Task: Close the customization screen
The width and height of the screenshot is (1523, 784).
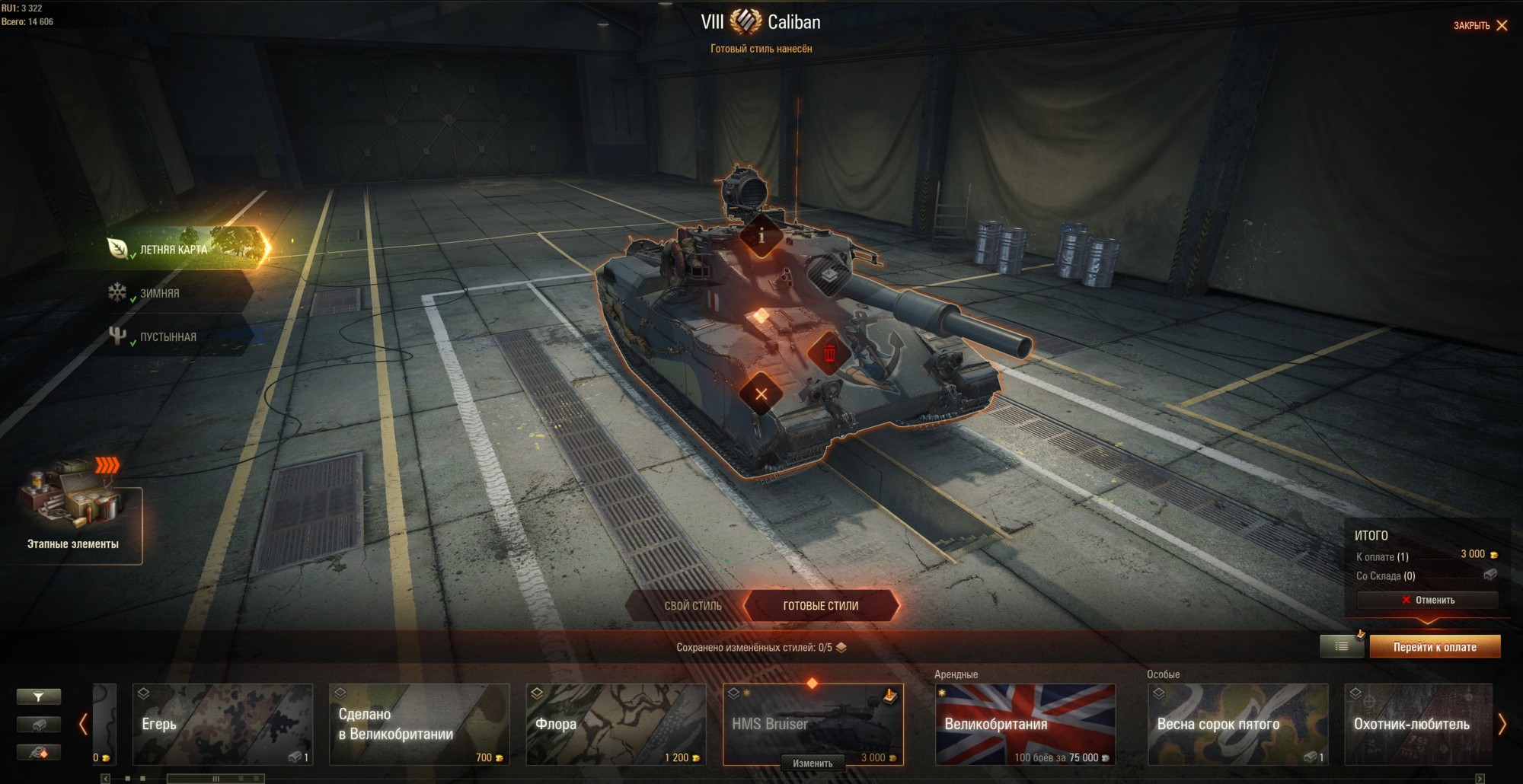Action: point(1480,26)
